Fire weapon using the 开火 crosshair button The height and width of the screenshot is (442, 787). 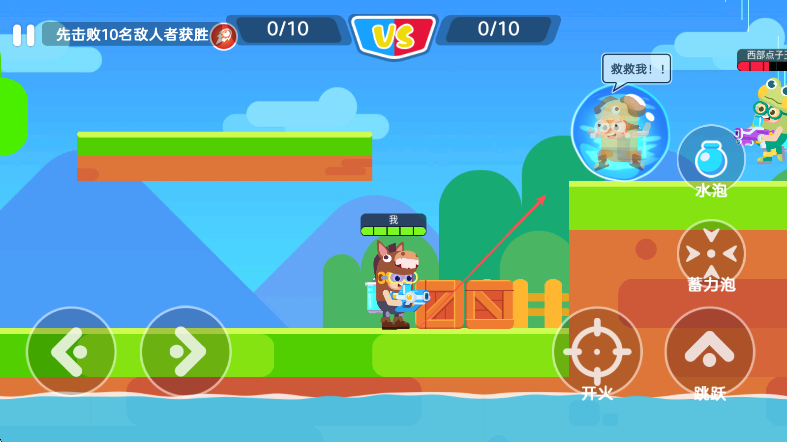pyautogui.click(x=597, y=351)
